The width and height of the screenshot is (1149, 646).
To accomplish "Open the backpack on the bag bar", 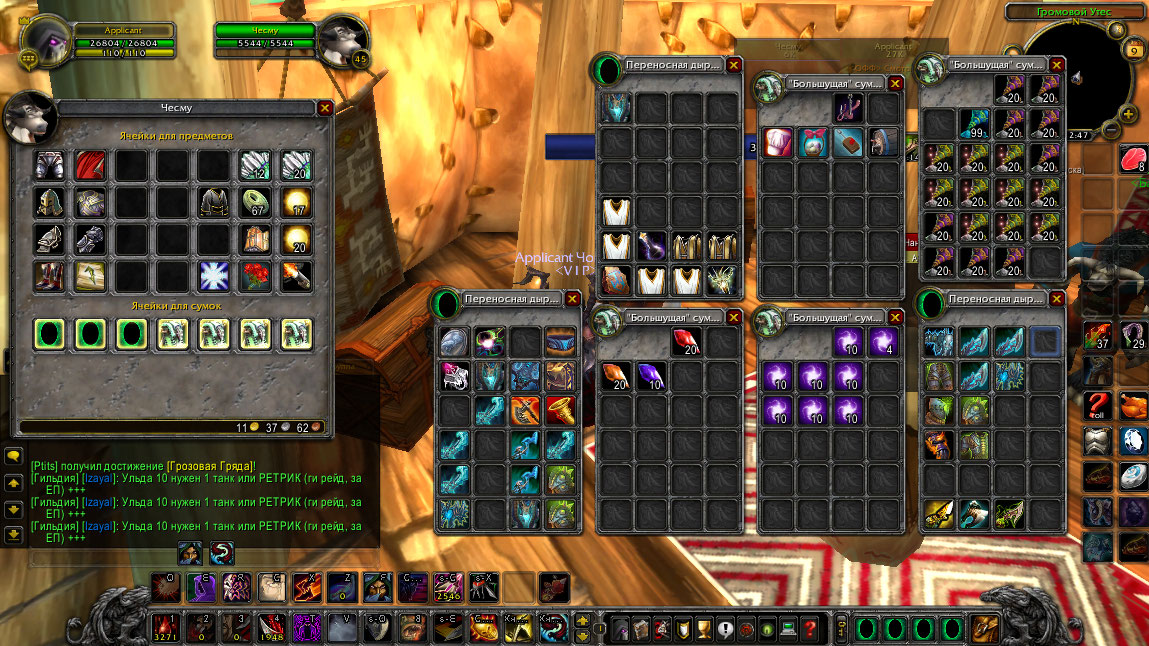I will [986, 629].
